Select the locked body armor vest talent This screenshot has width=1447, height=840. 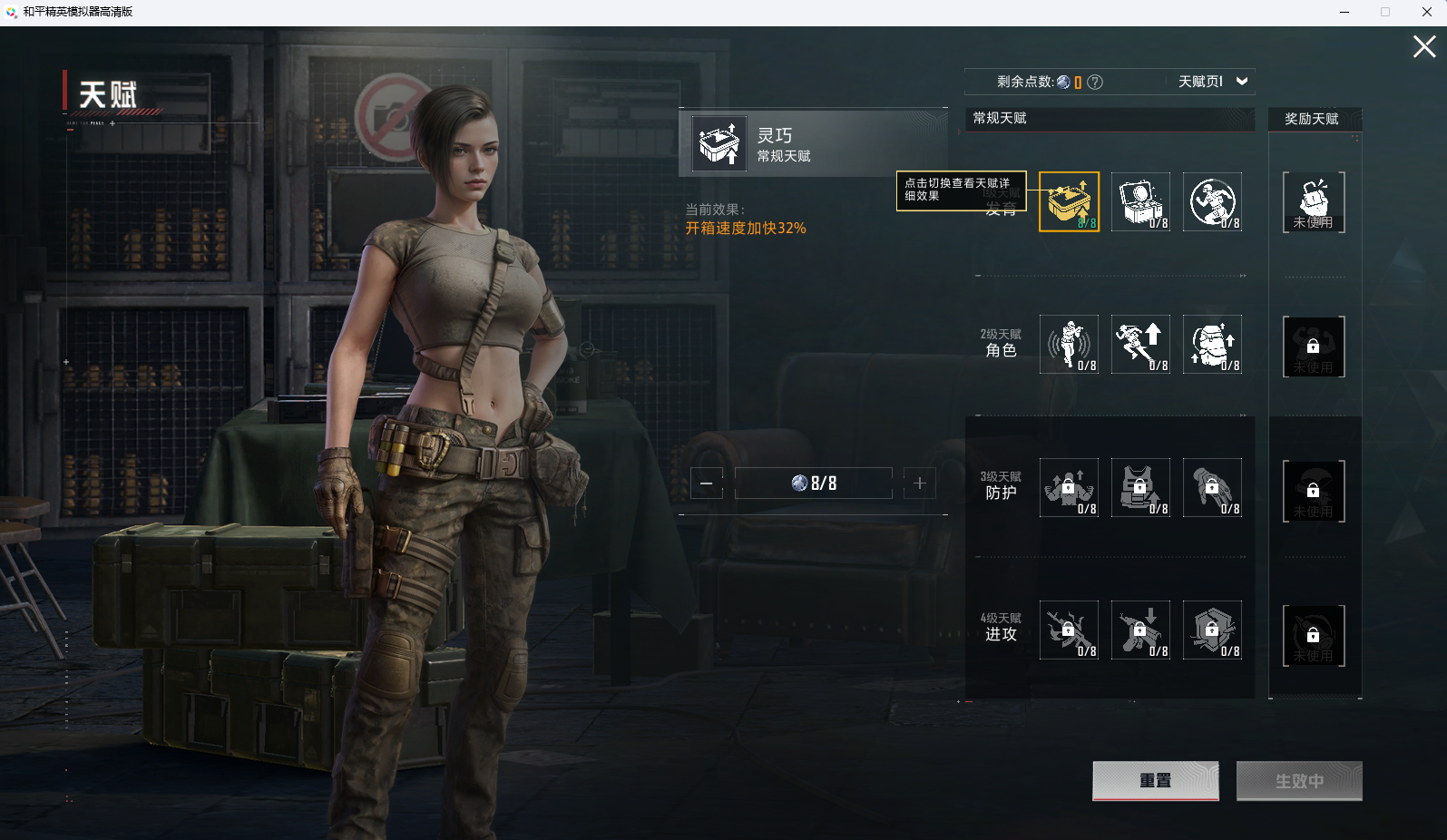tap(1140, 488)
